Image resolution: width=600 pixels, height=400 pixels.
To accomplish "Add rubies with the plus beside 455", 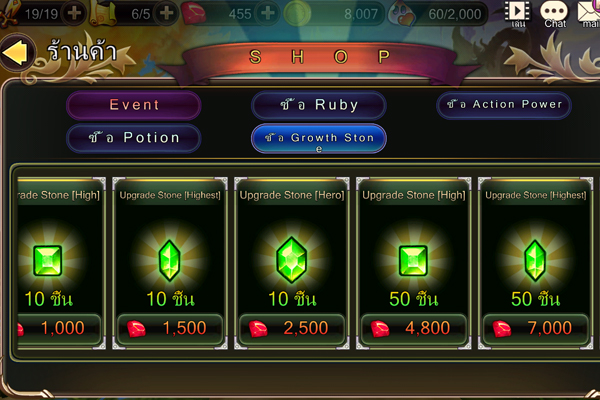I will point(267,14).
